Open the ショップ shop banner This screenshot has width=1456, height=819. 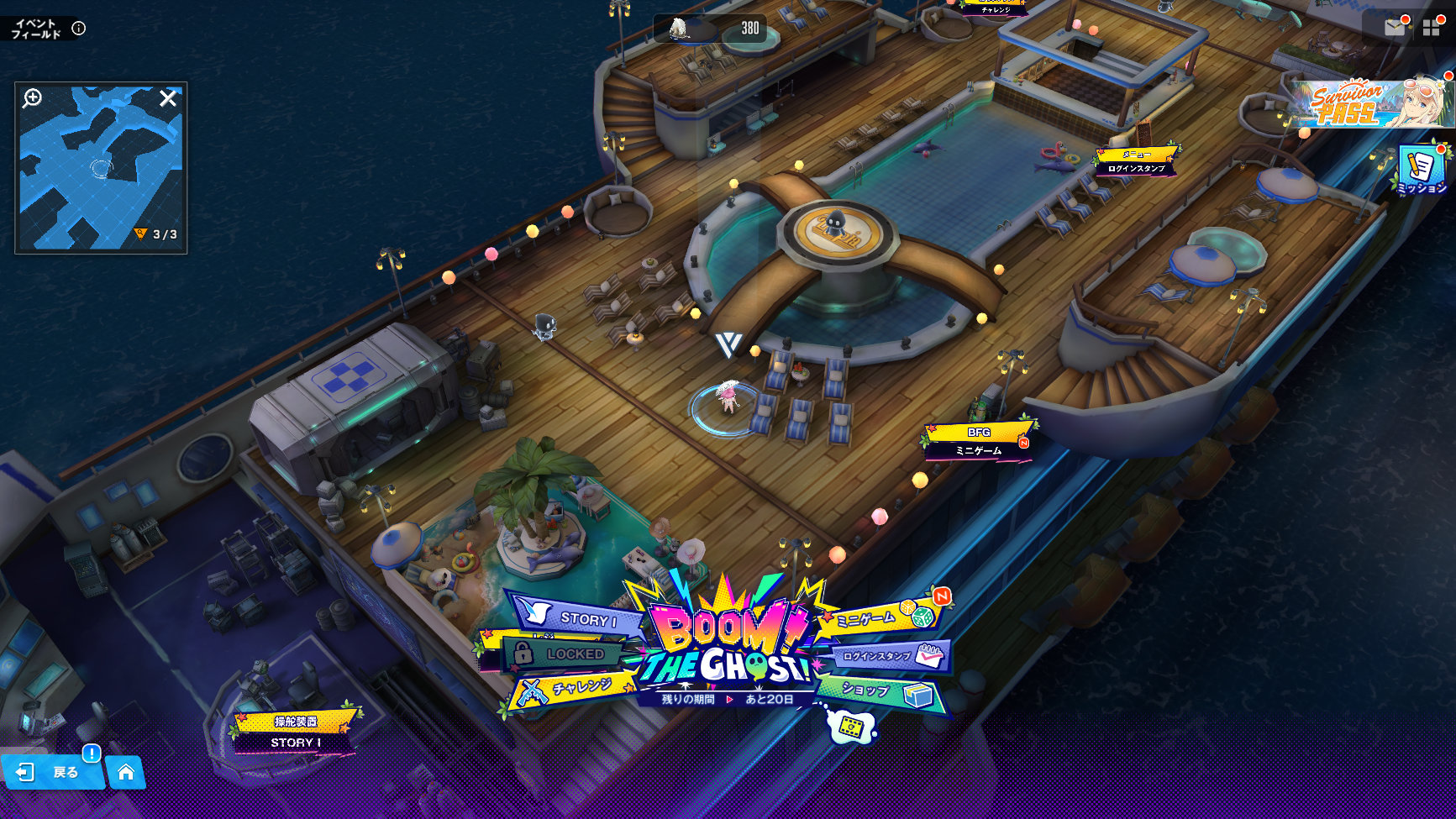[884, 691]
